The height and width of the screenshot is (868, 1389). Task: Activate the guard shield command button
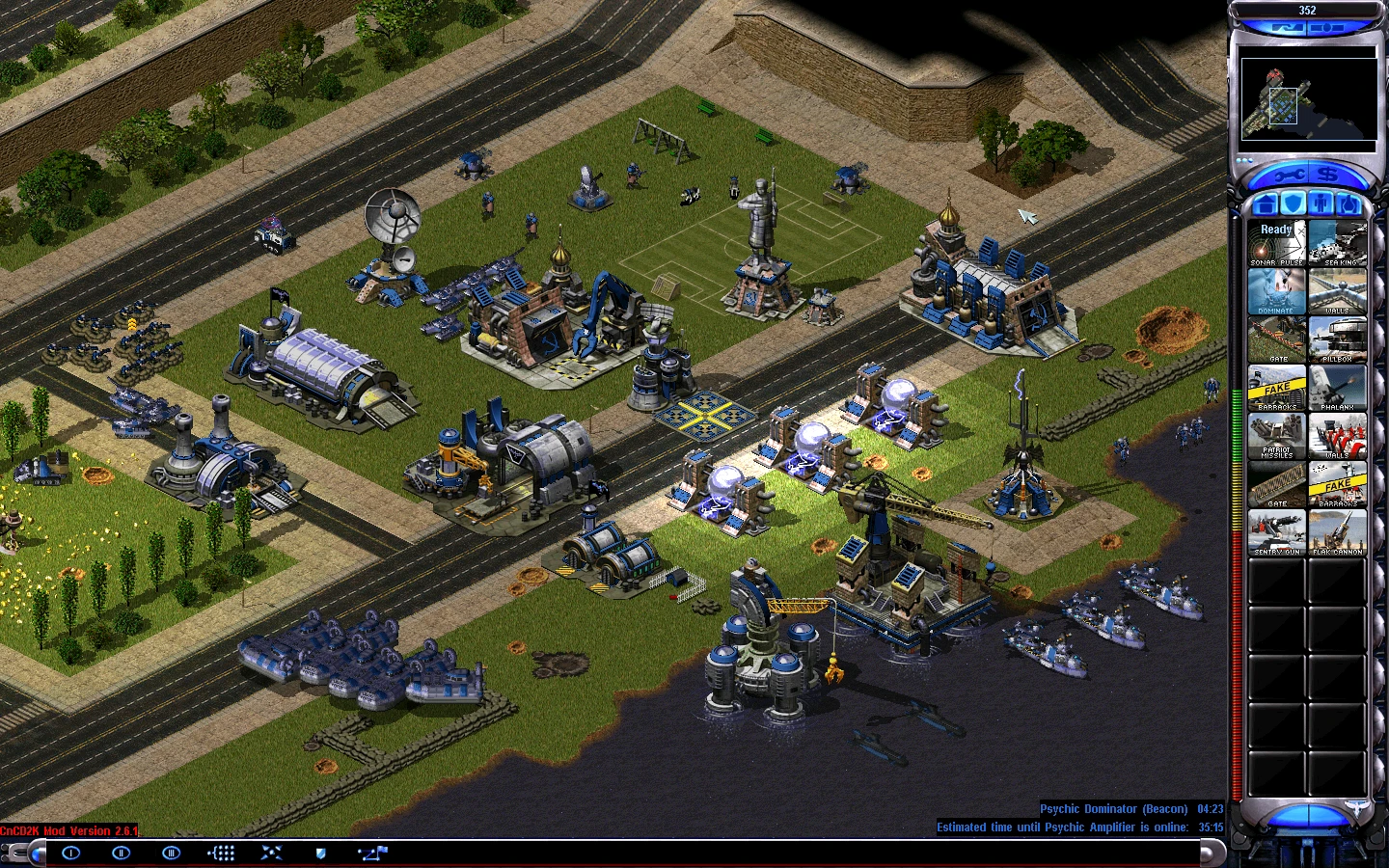click(x=321, y=853)
